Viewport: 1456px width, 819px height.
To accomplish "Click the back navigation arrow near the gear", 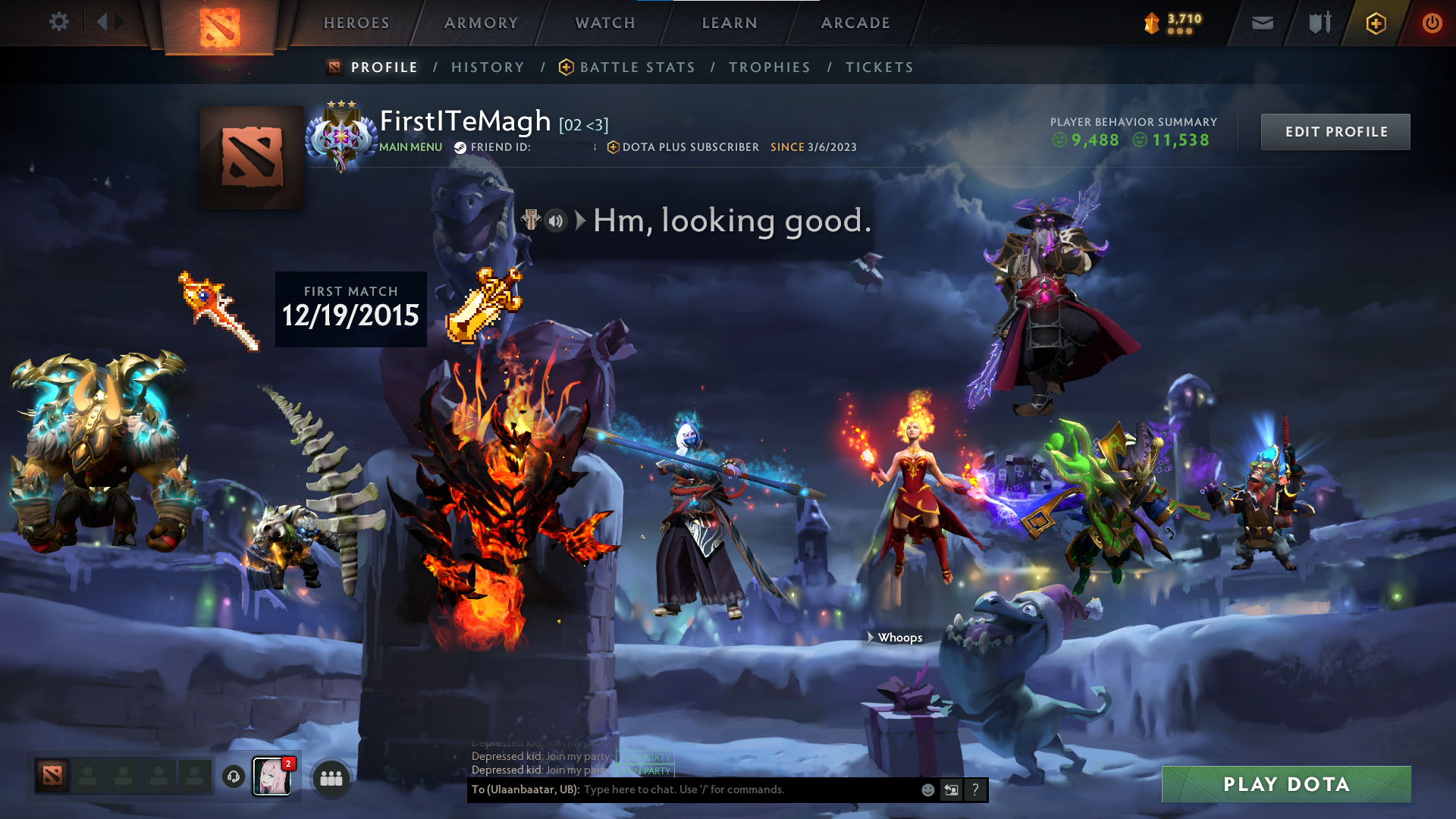I will pos(102,22).
